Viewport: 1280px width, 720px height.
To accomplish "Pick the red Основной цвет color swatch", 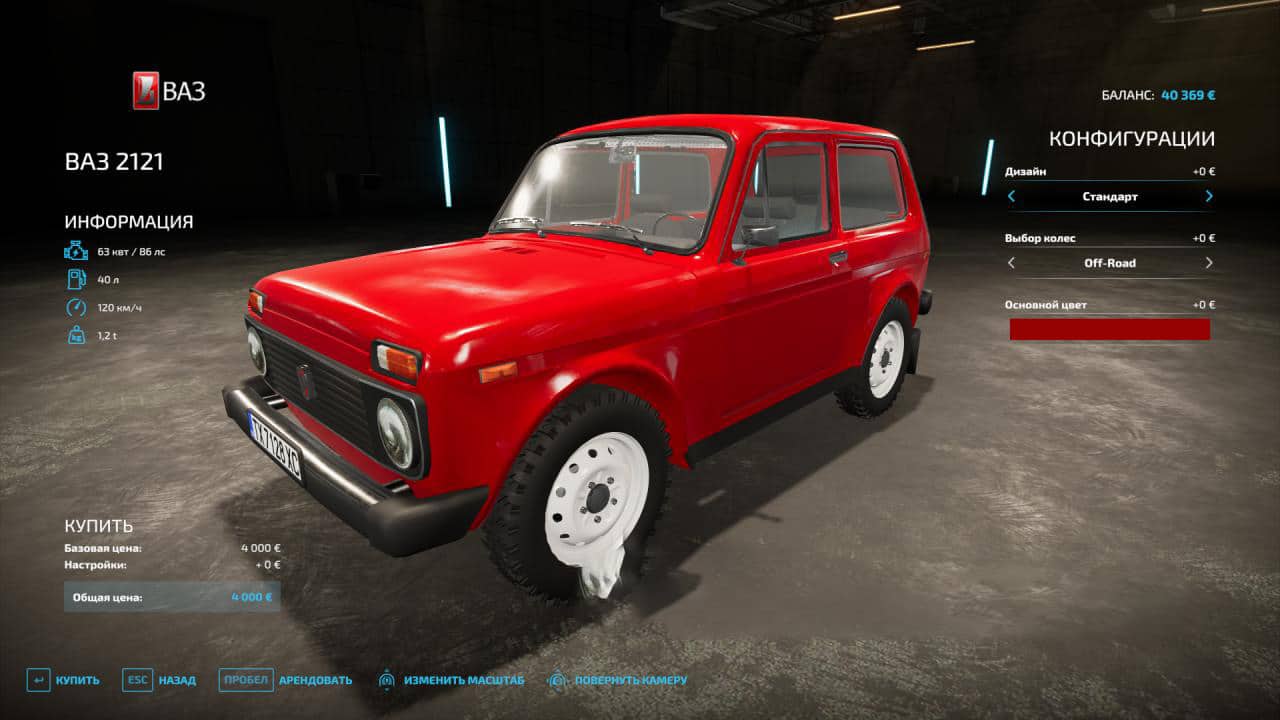I will [1110, 328].
